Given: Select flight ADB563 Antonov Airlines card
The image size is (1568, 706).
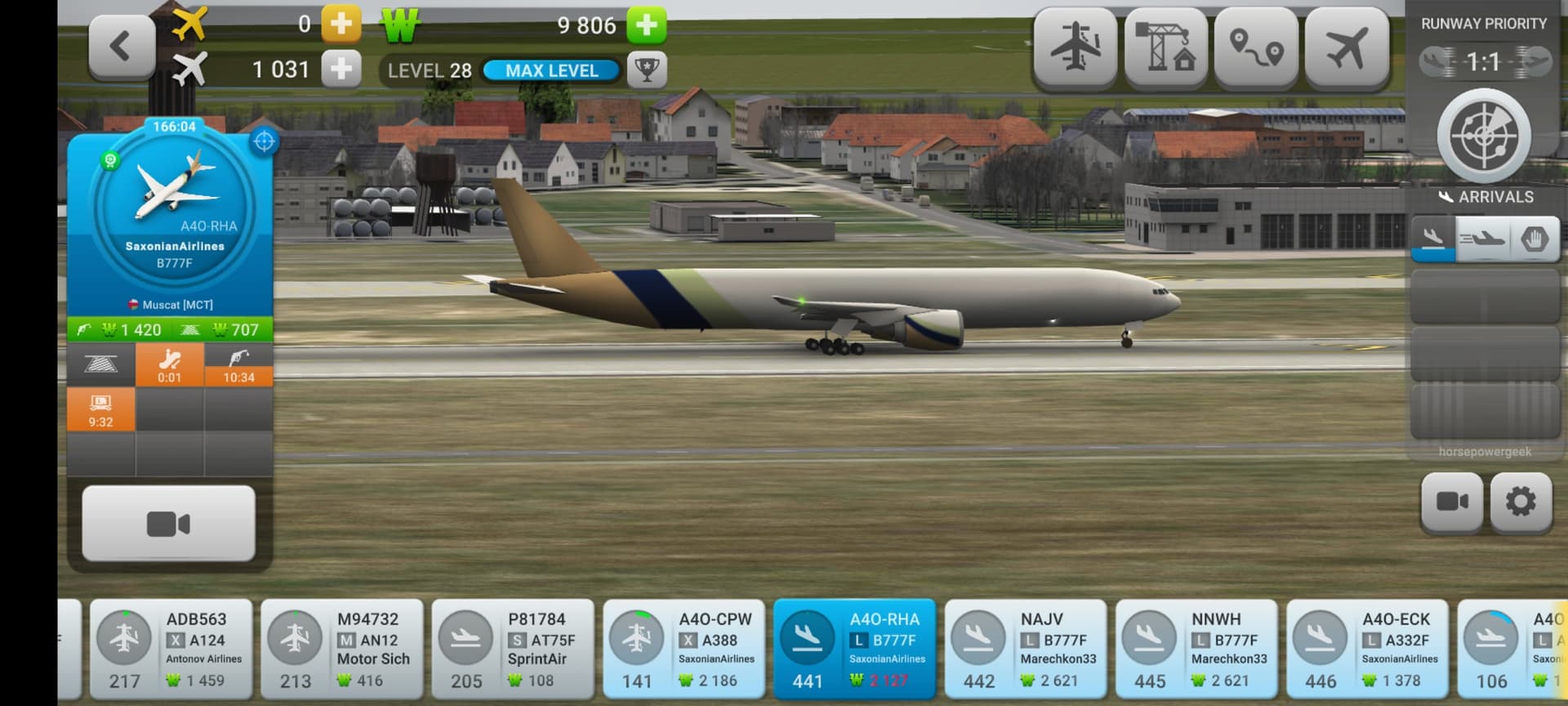Looking at the screenshot, I should (x=174, y=650).
